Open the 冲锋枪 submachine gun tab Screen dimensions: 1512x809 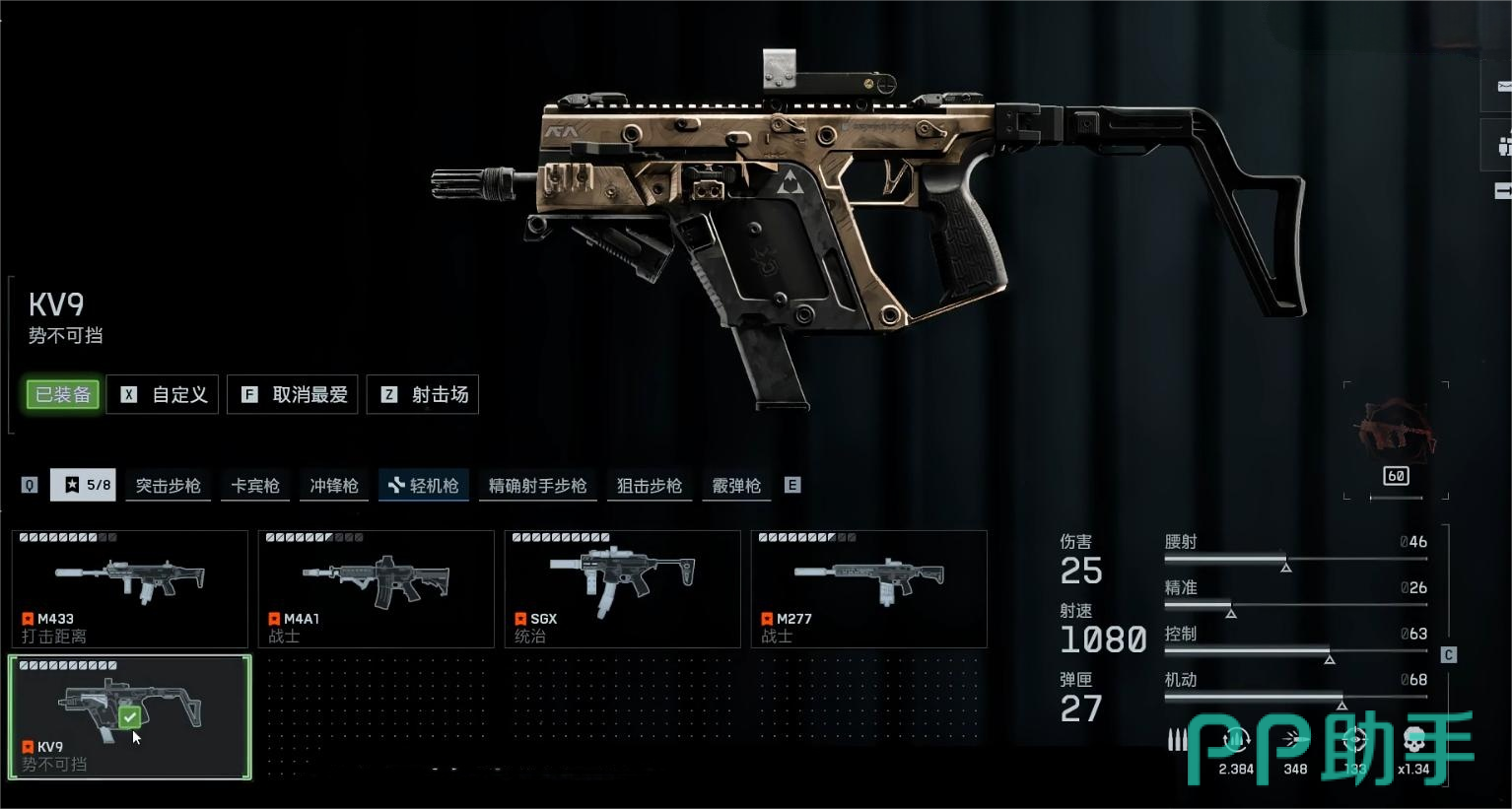[334, 486]
